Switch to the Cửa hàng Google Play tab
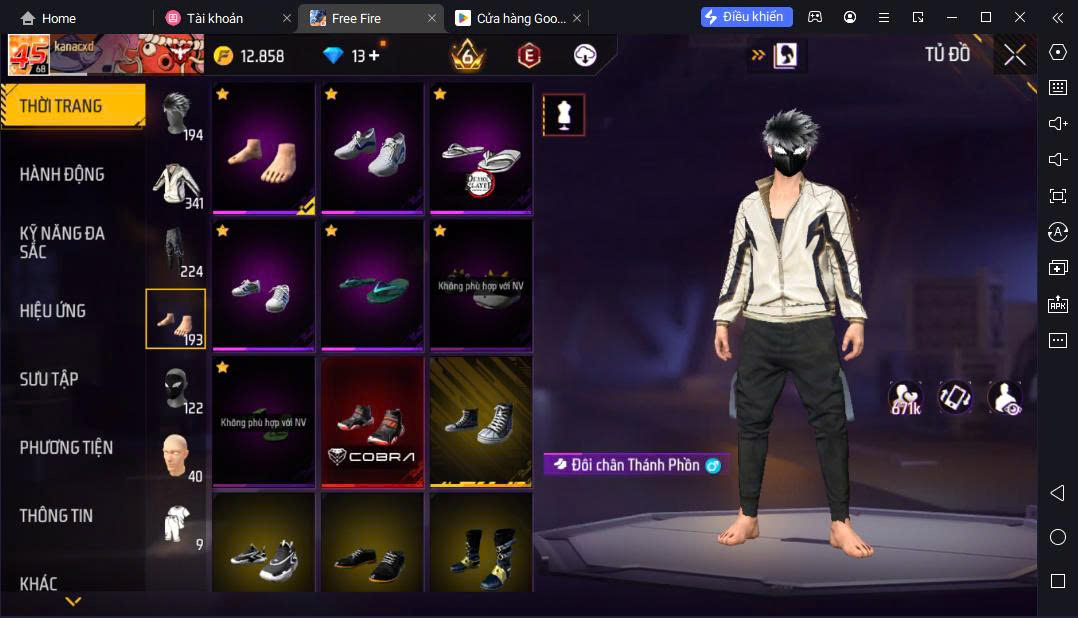 (x=512, y=18)
